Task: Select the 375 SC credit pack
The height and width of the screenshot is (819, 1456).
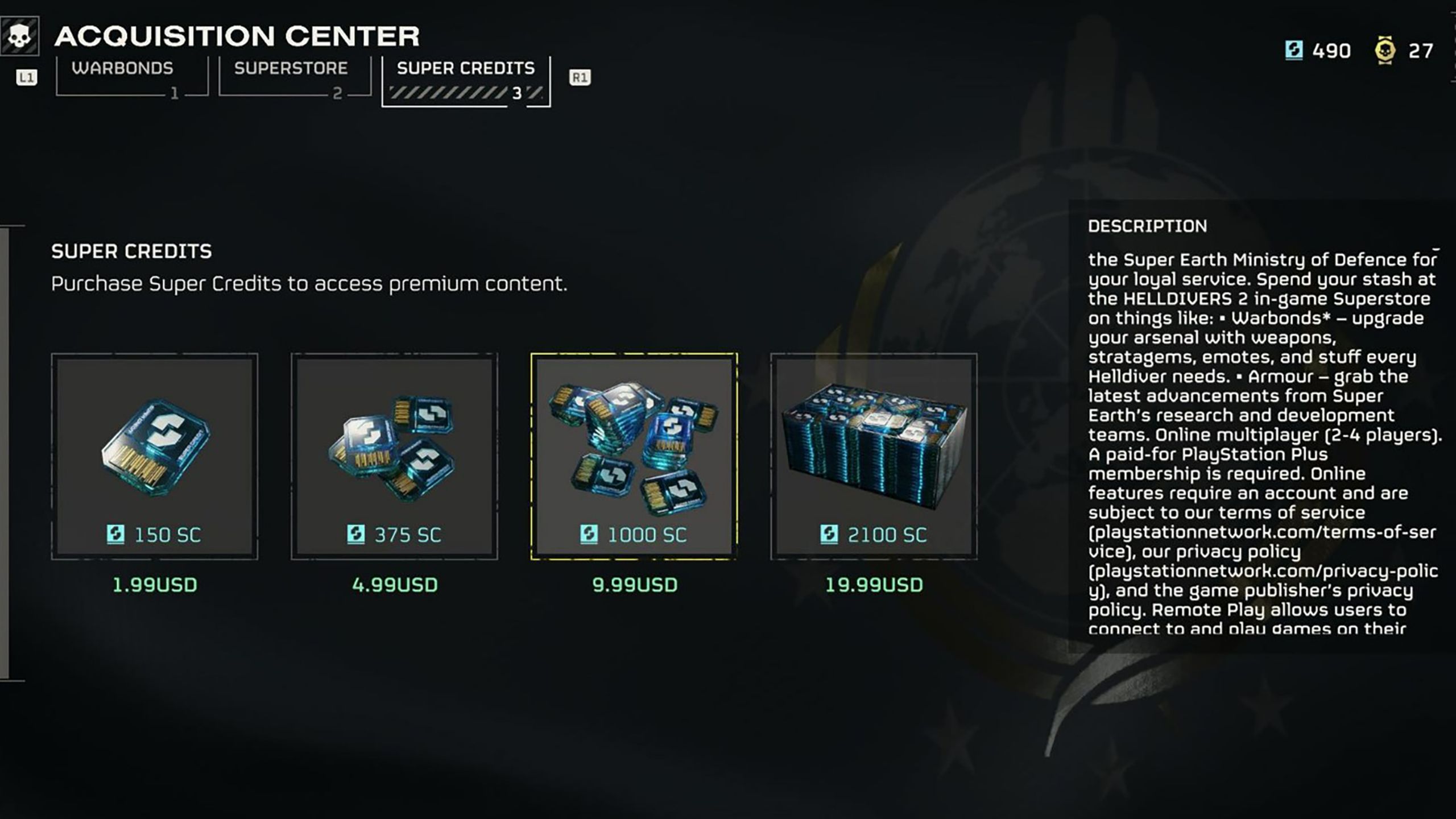Action: [x=394, y=456]
